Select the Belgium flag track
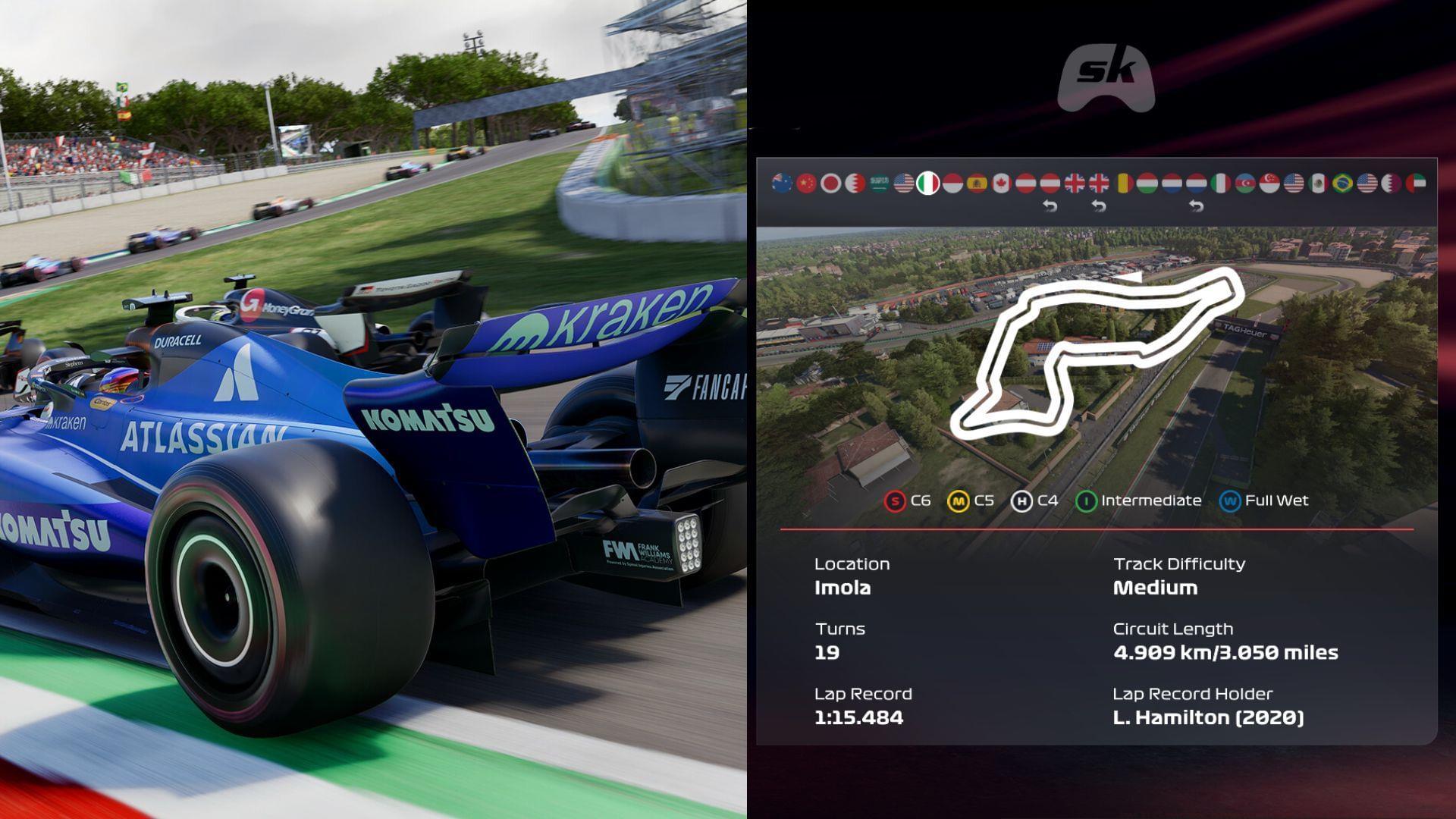 coord(1123,183)
